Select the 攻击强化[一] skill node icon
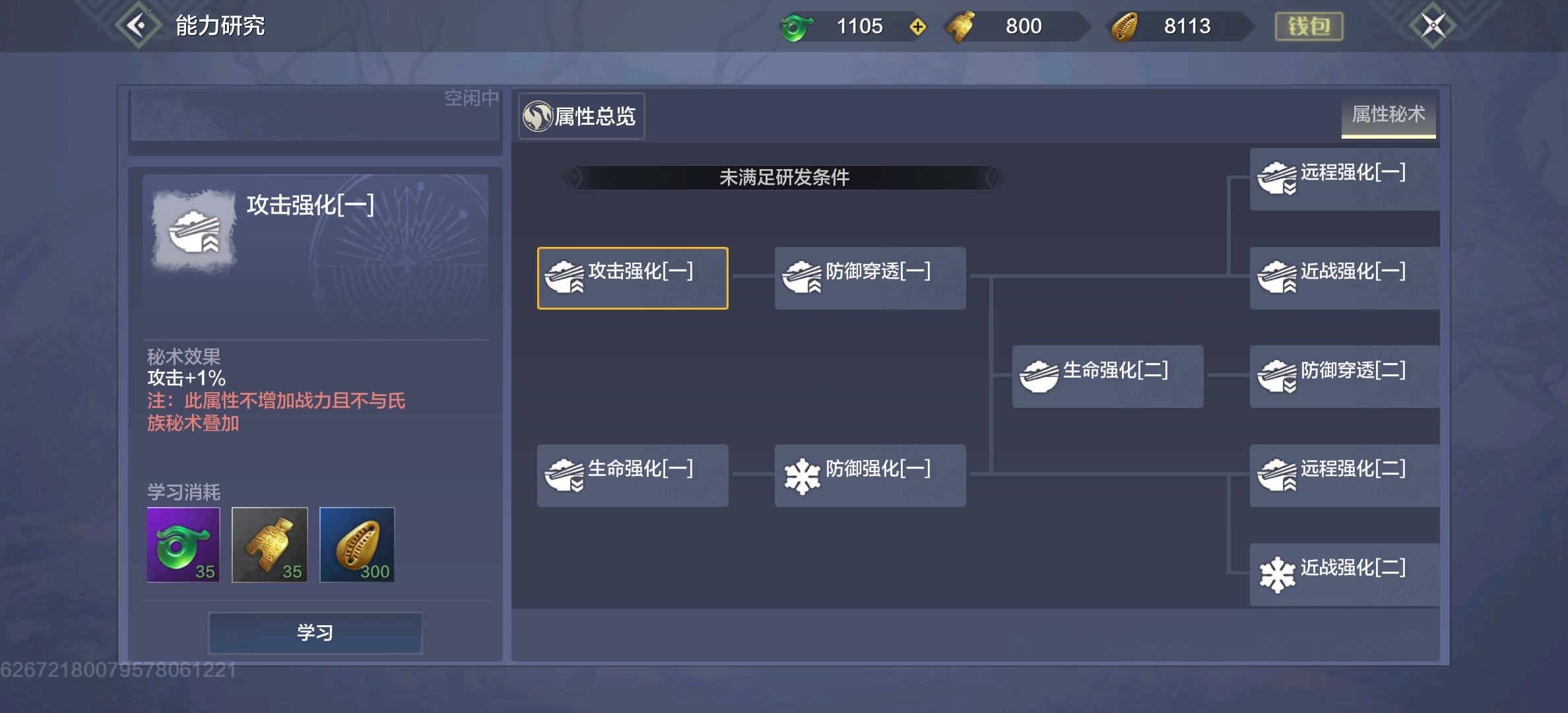Viewport: 1568px width, 713px height. pyautogui.click(x=564, y=278)
